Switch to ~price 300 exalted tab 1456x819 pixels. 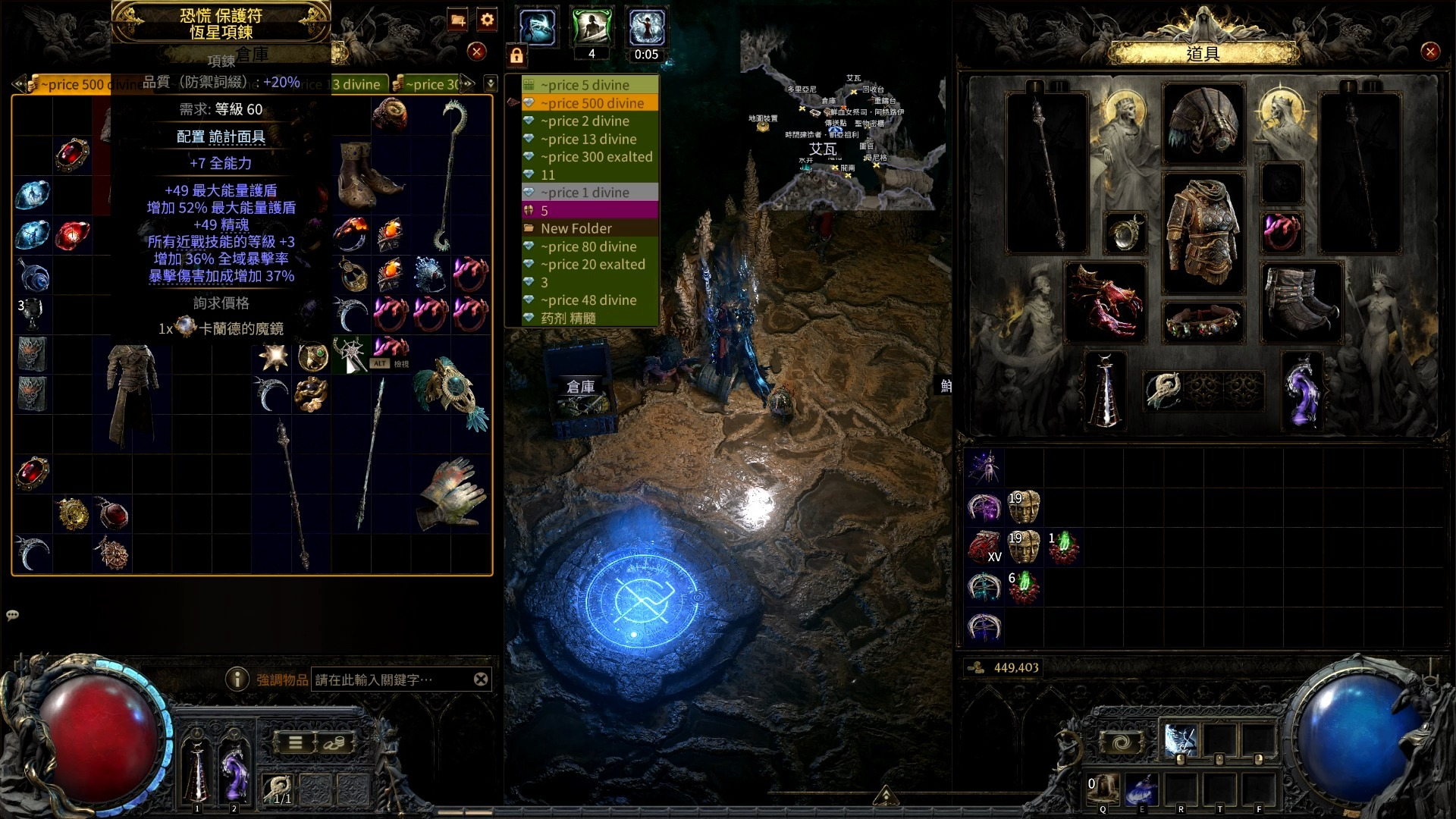pyautogui.click(x=596, y=157)
